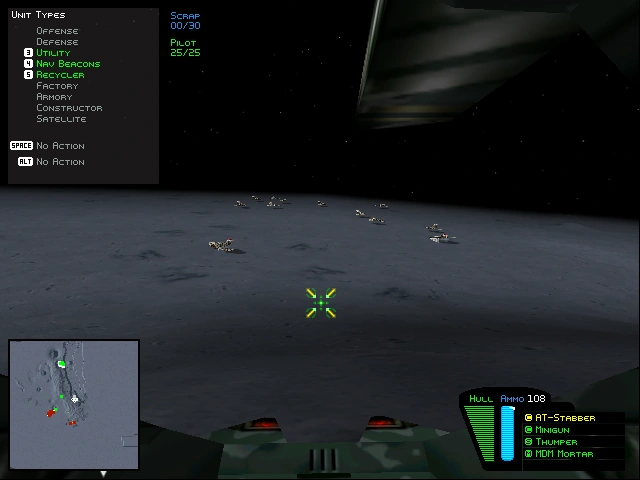Image resolution: width=640 pixels, height=480 pixels.
Task: Choose the Satellite entry
Action: click(x=61, y=119)
